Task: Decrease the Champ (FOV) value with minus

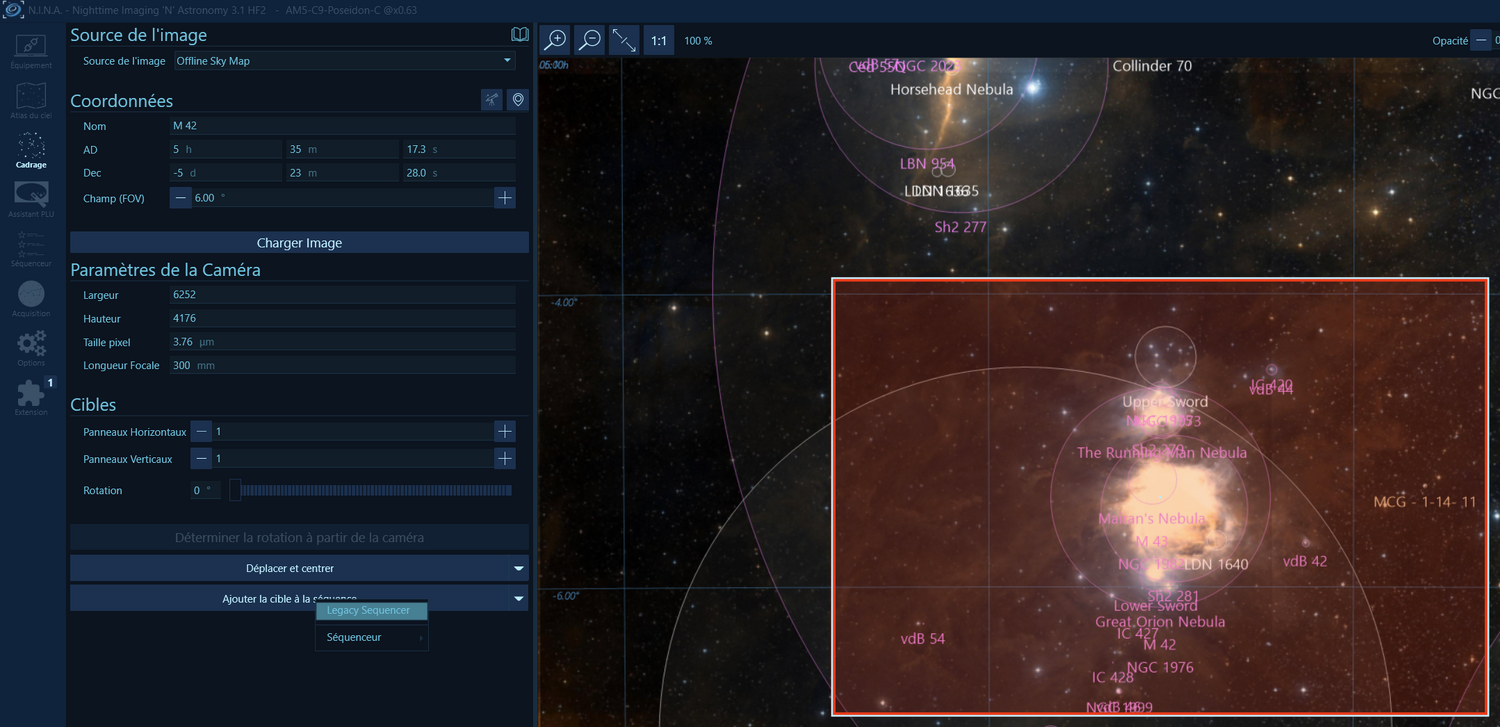Action: (180, 198)
